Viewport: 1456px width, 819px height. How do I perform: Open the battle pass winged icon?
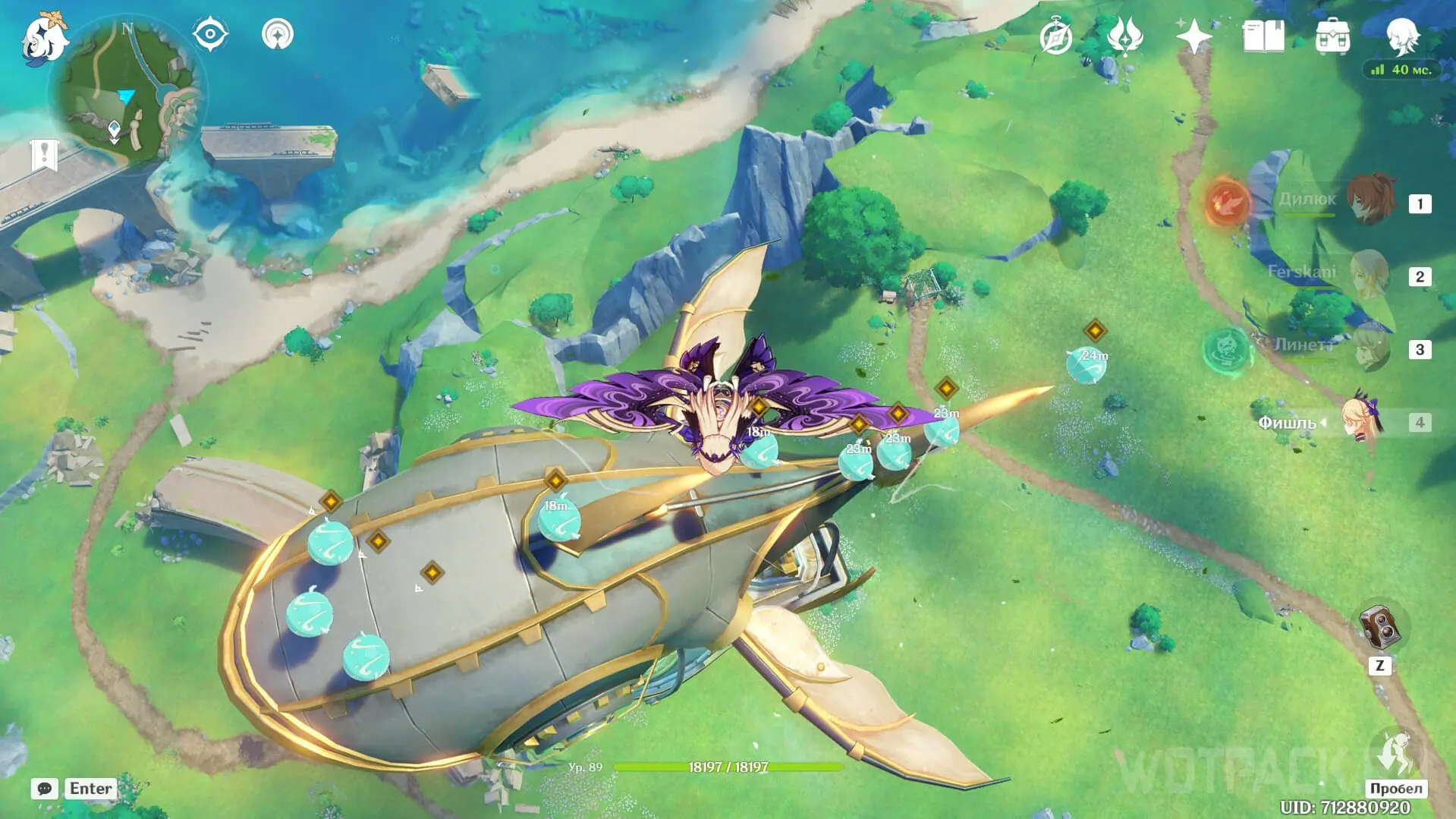(1124, 36)
